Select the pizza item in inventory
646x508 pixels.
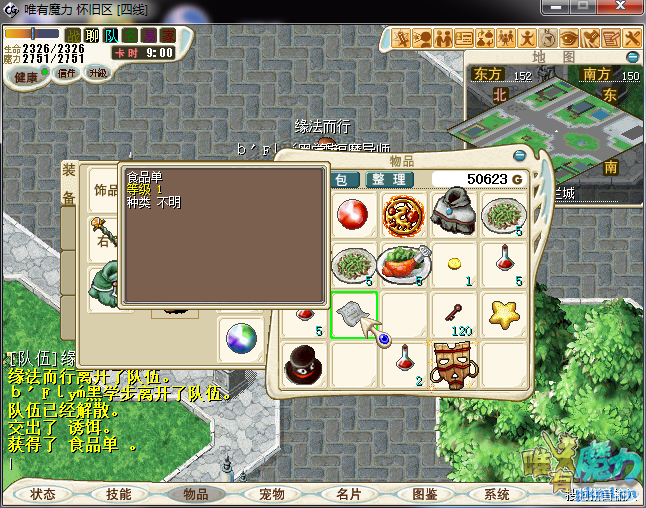point(403,215)
